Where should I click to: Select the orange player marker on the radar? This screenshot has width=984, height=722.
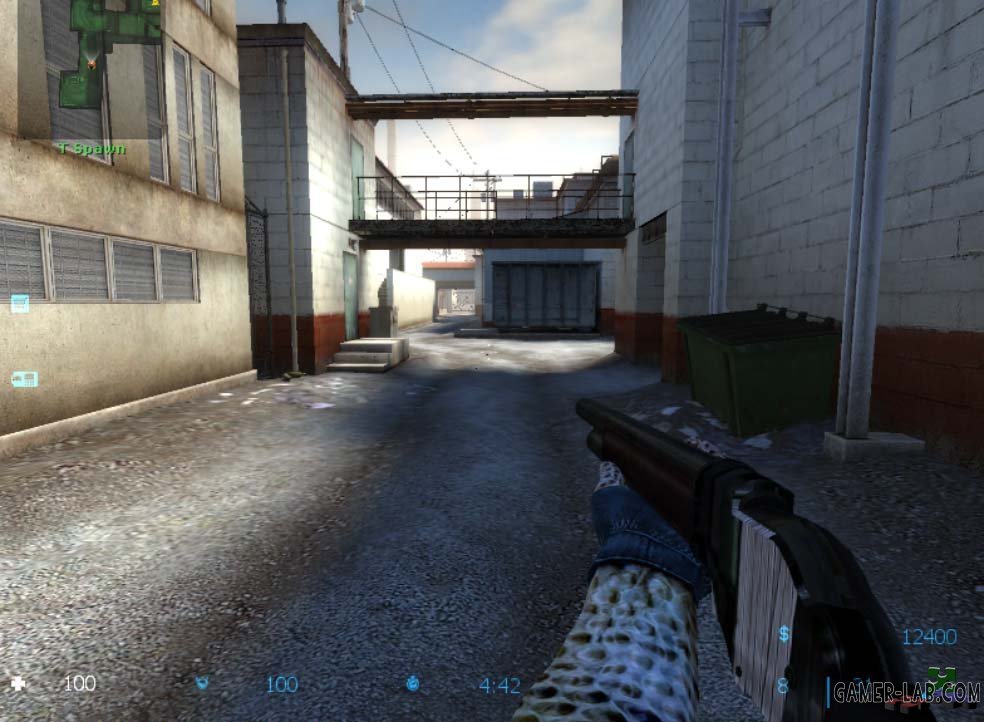point(92,63)
